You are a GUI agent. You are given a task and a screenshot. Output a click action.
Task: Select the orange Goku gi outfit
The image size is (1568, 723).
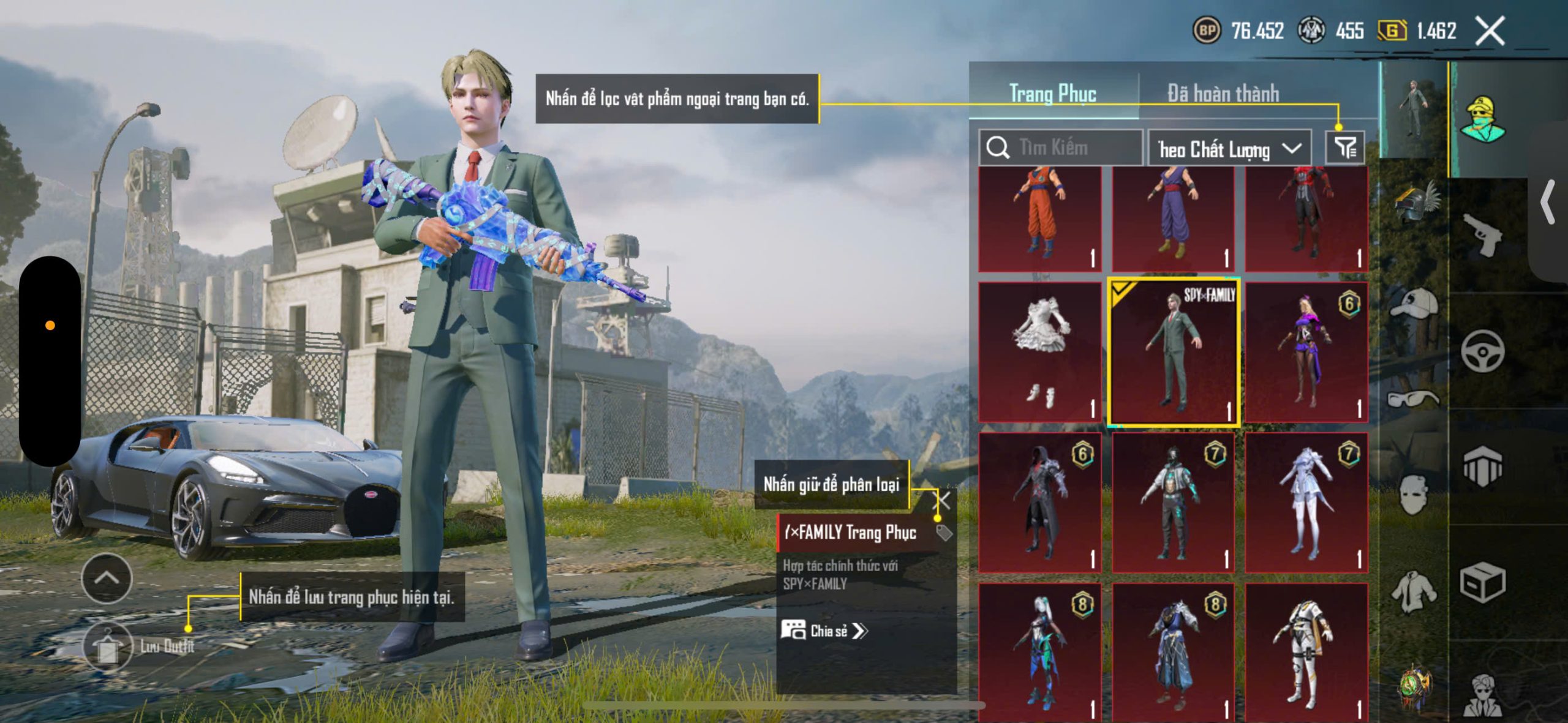point(1039,219)
